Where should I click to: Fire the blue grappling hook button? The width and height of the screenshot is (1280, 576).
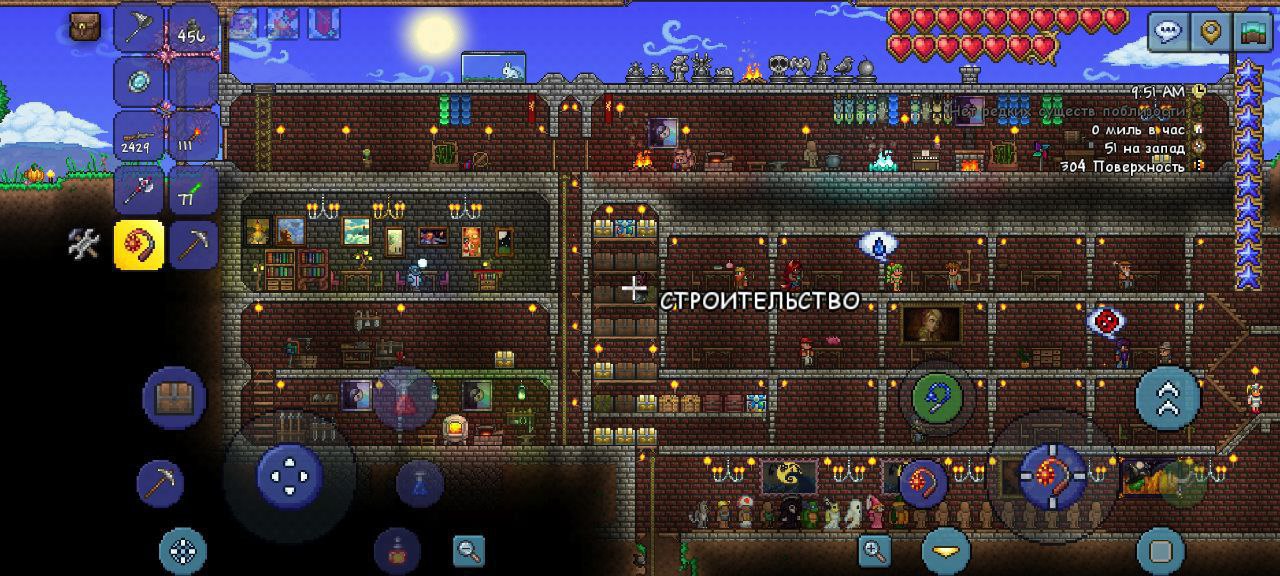[x=937, y=397]
